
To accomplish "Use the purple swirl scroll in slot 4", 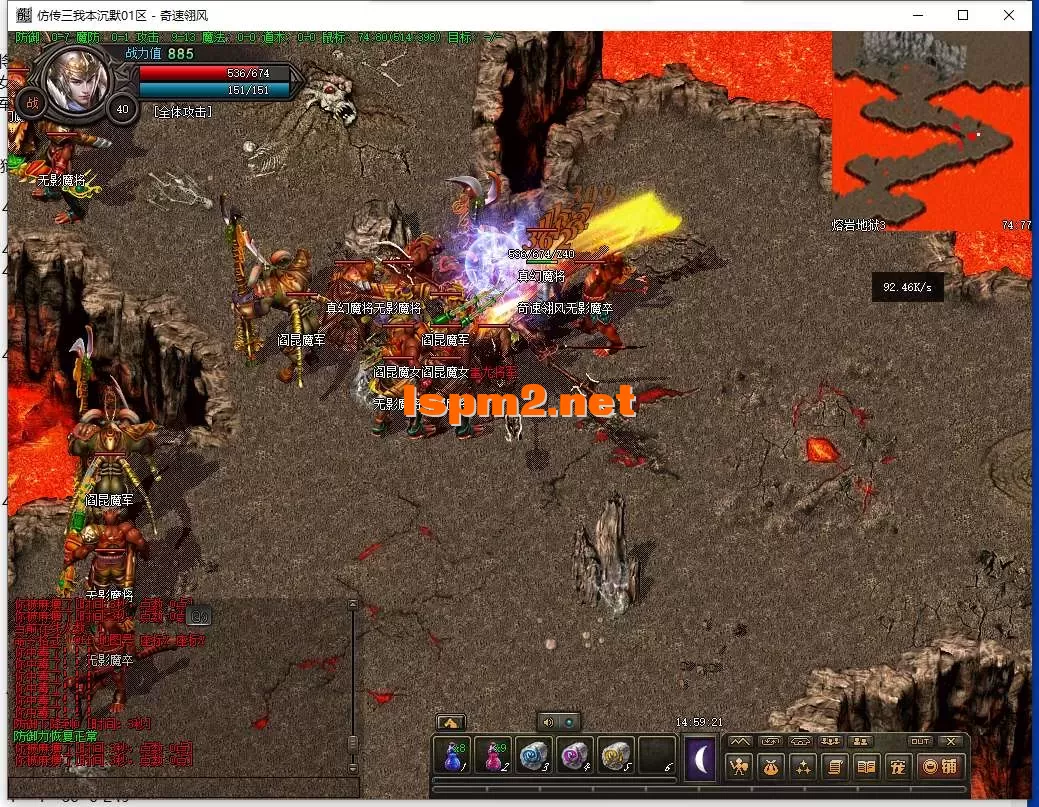I will point(575,757).
